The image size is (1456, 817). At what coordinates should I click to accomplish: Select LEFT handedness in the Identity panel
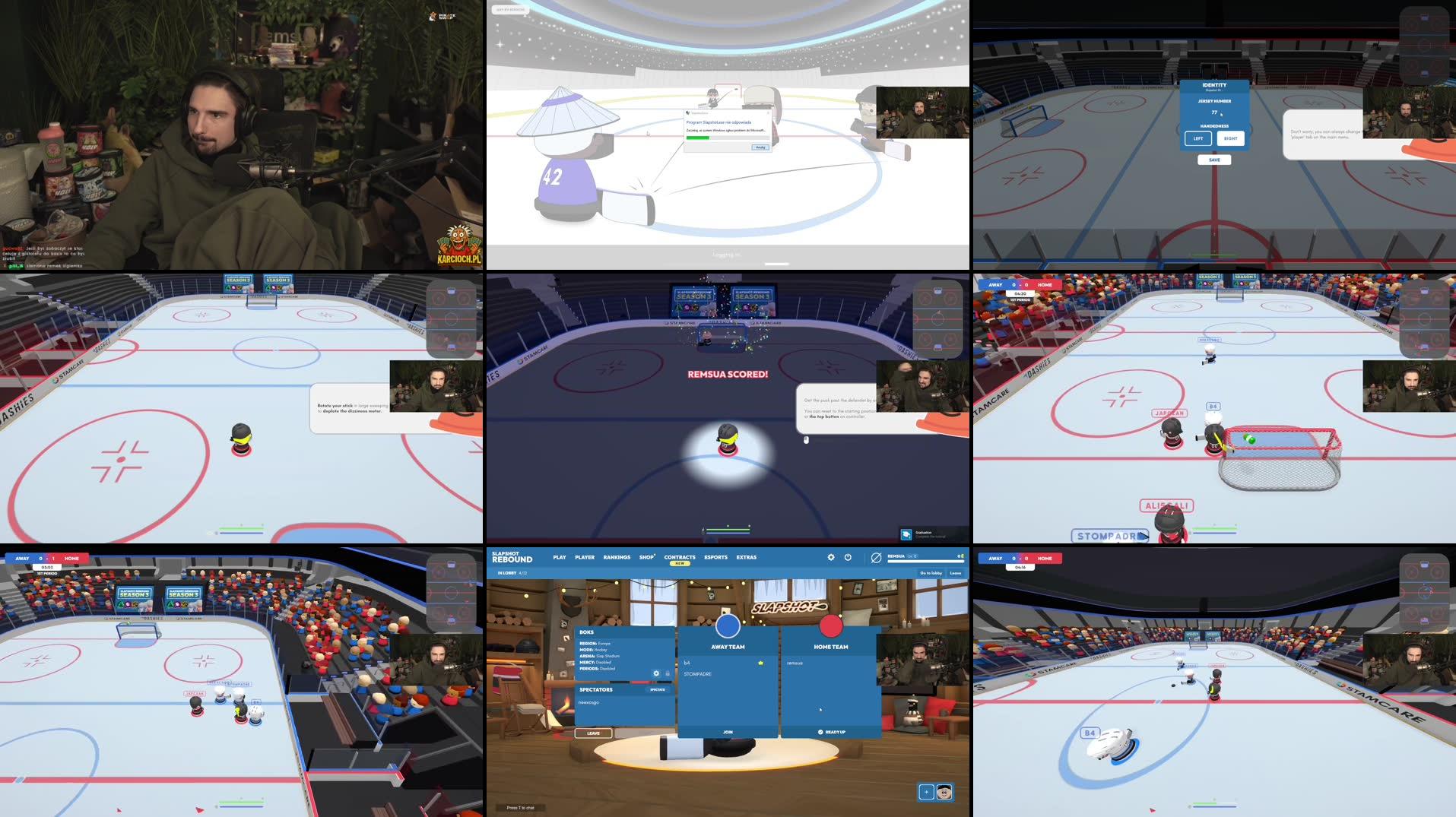tap(1198, 138)
